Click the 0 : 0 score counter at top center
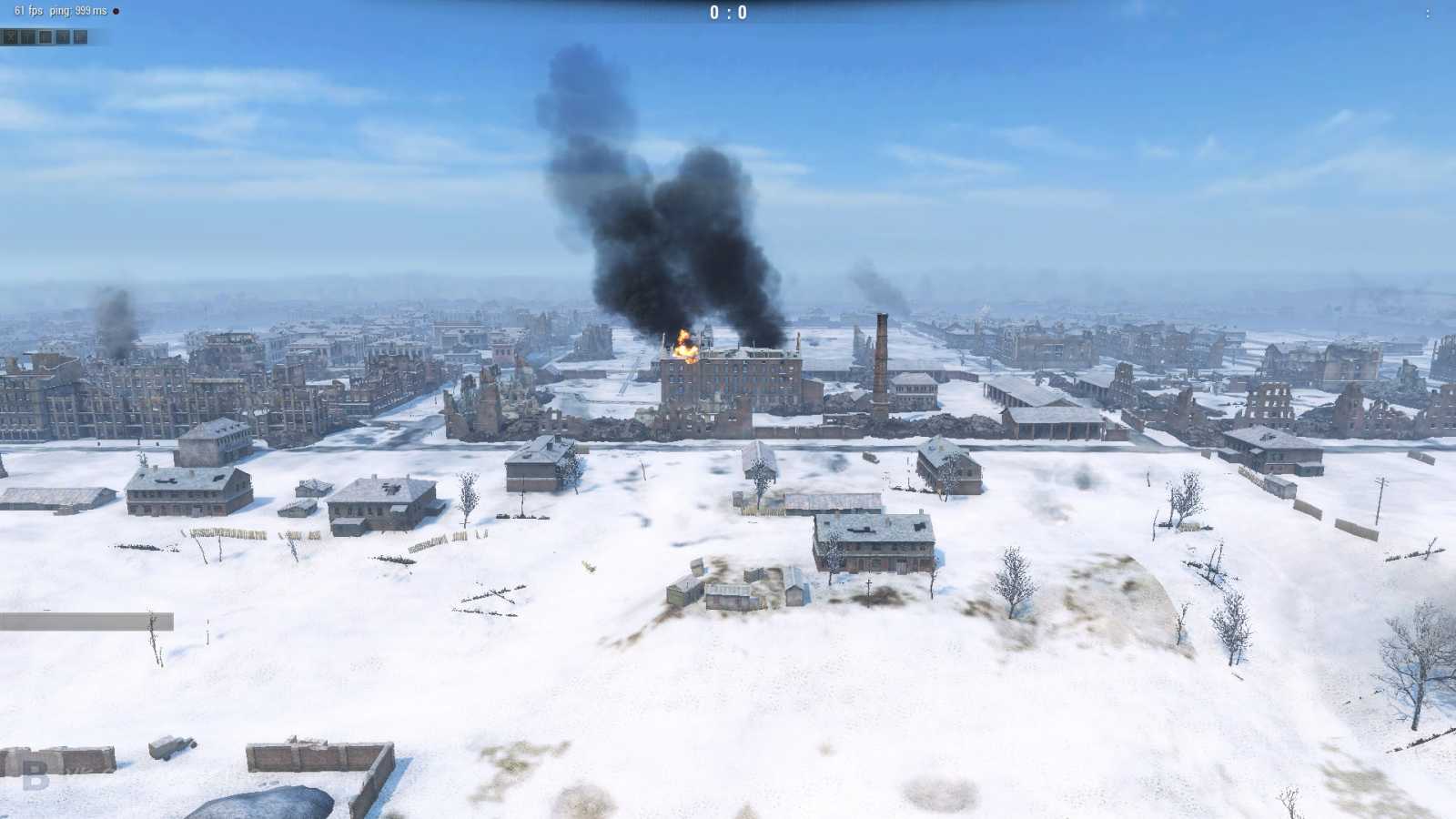 click(x=728, y=14)
